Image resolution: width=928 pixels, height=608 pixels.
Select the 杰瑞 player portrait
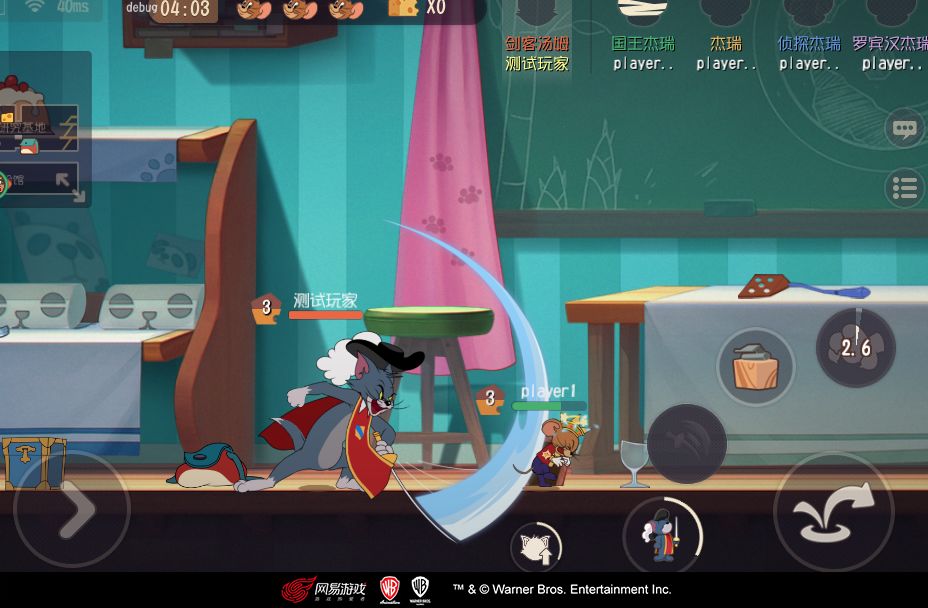point(726,14)
